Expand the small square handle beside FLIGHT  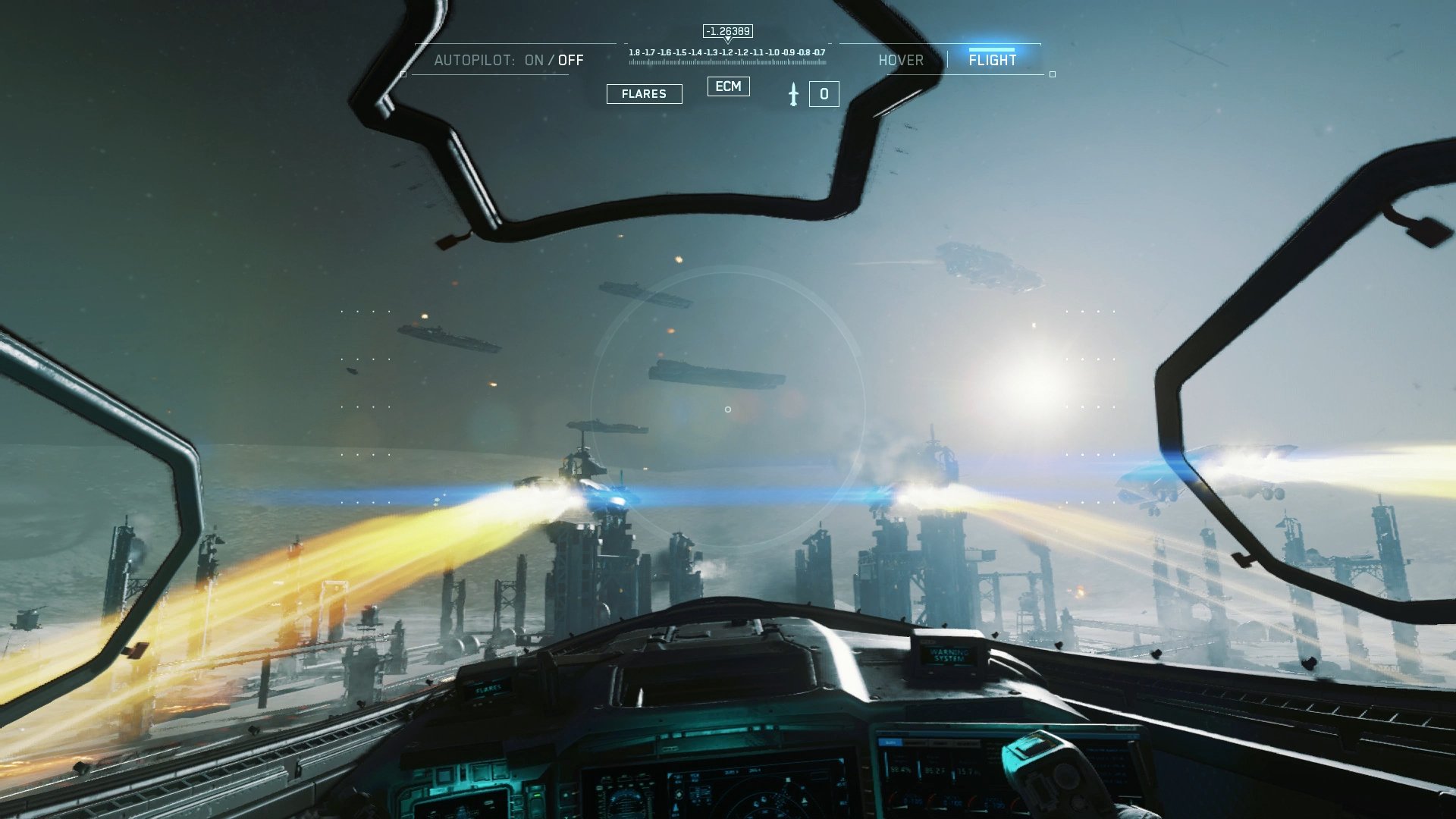point(1052,74)
